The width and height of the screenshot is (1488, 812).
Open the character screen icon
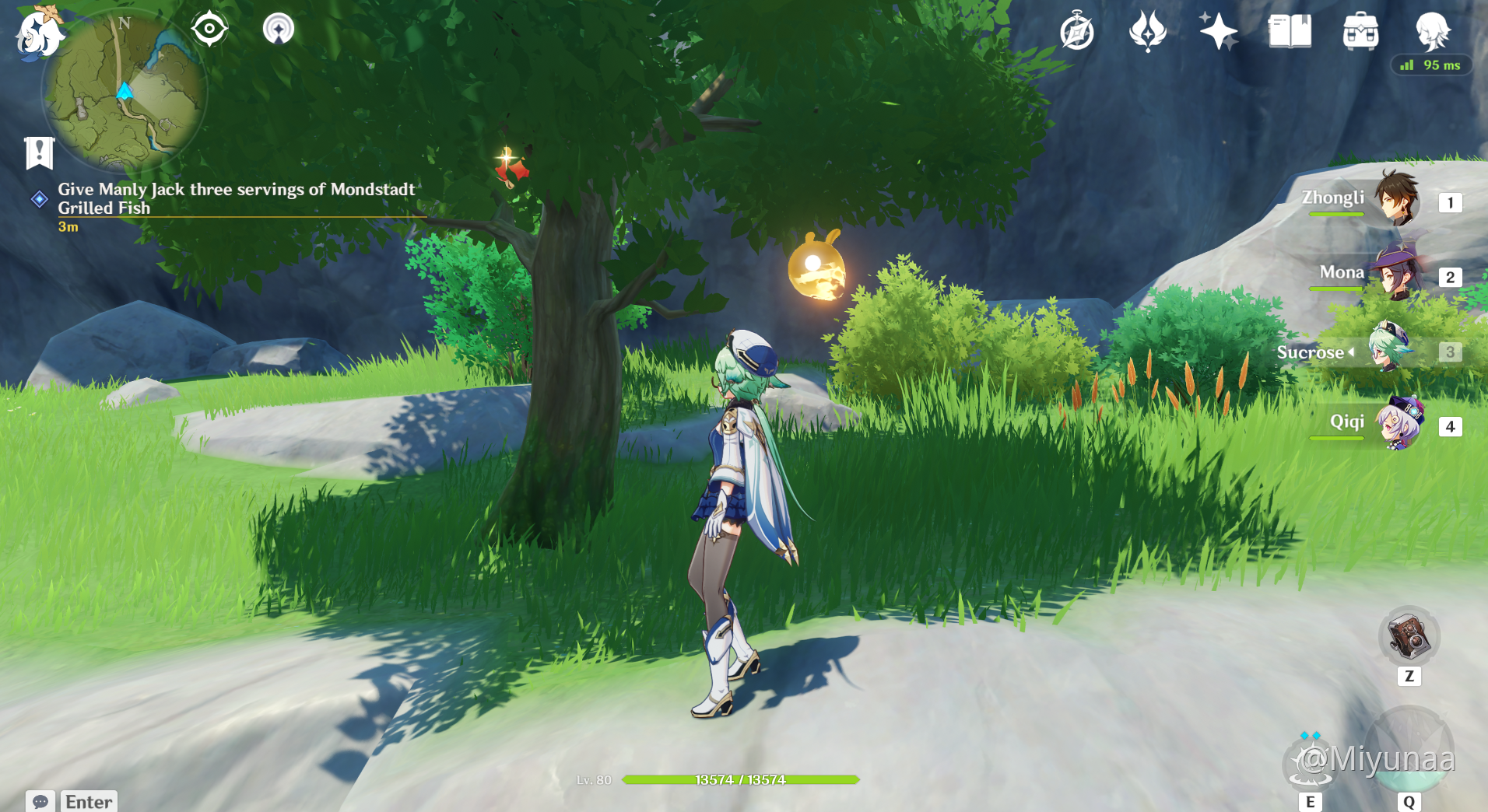click(1432, 32)
